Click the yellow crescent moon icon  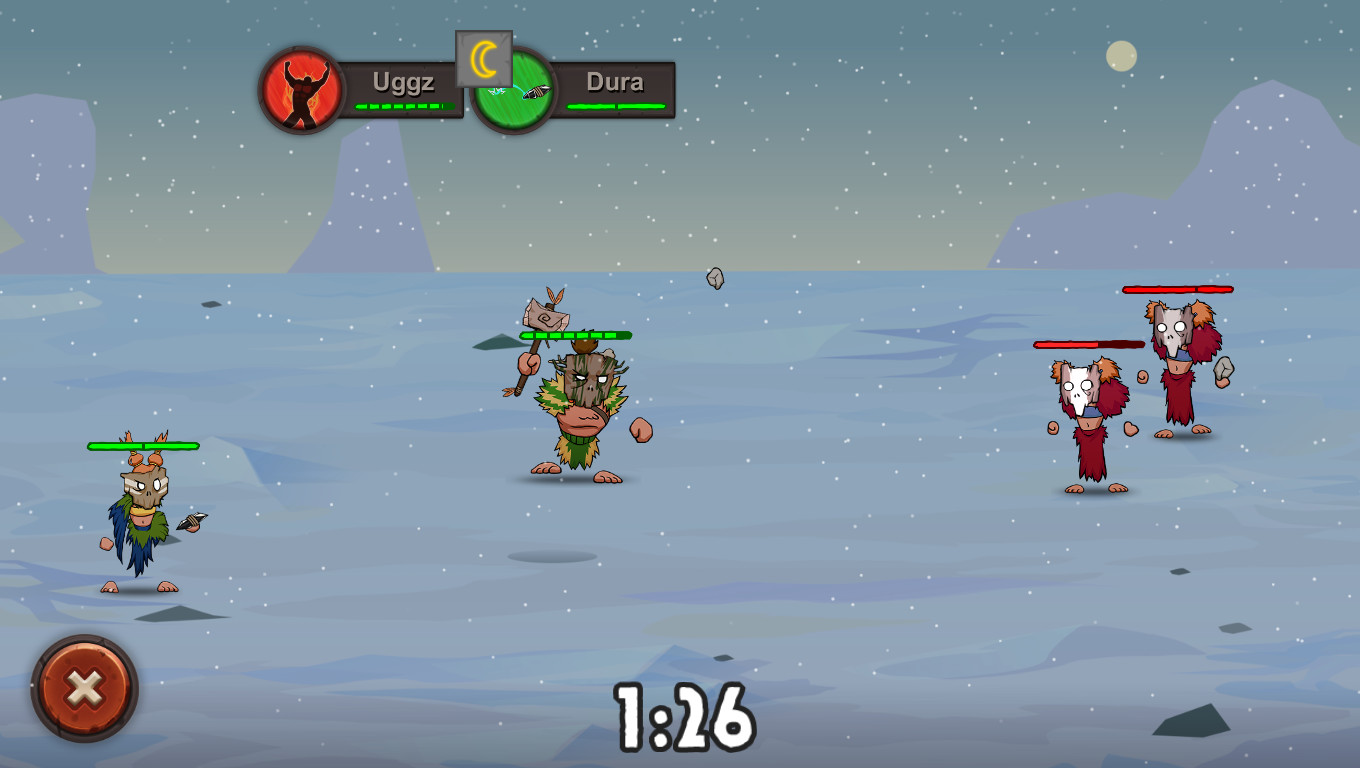coord(483,60)
